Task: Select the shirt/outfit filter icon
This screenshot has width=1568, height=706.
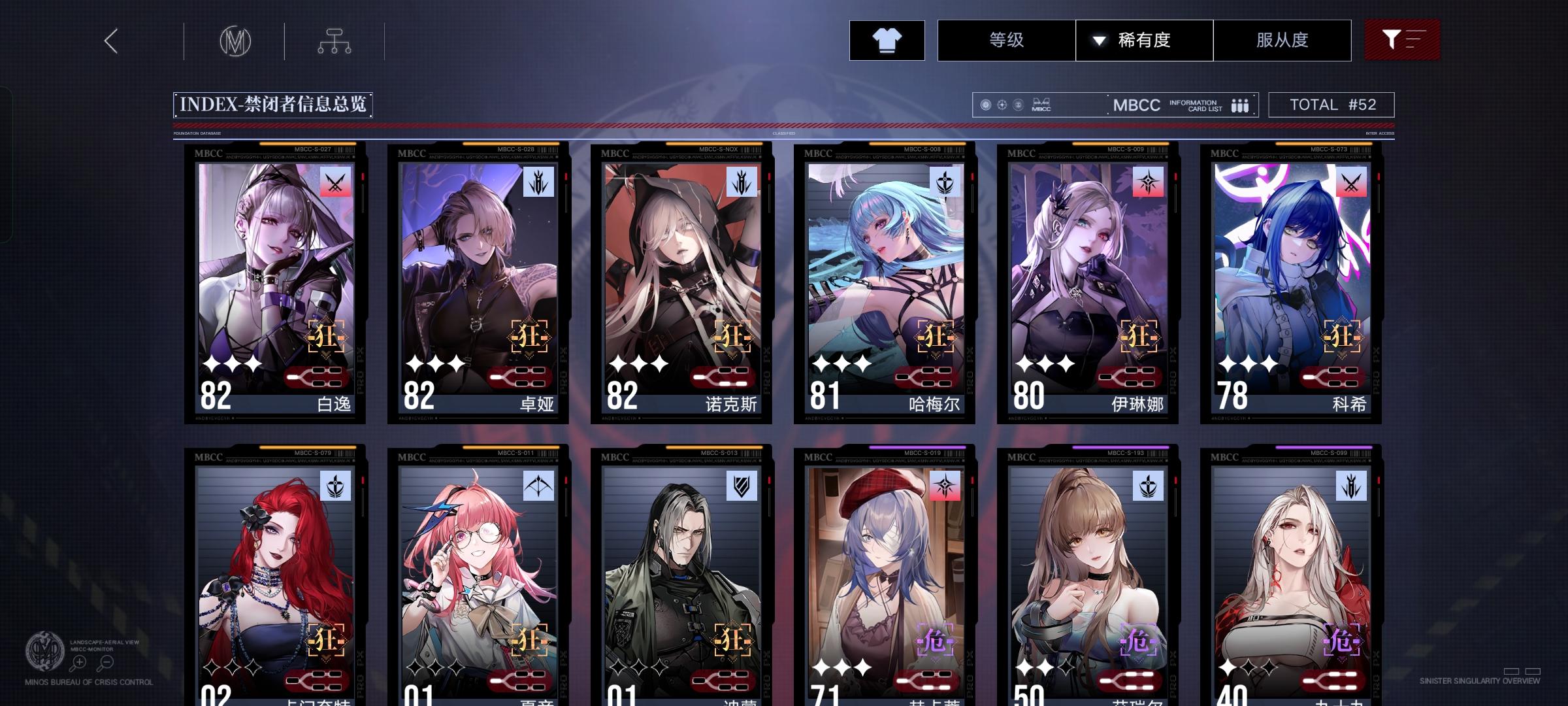Action: click(x=886, y=40)
